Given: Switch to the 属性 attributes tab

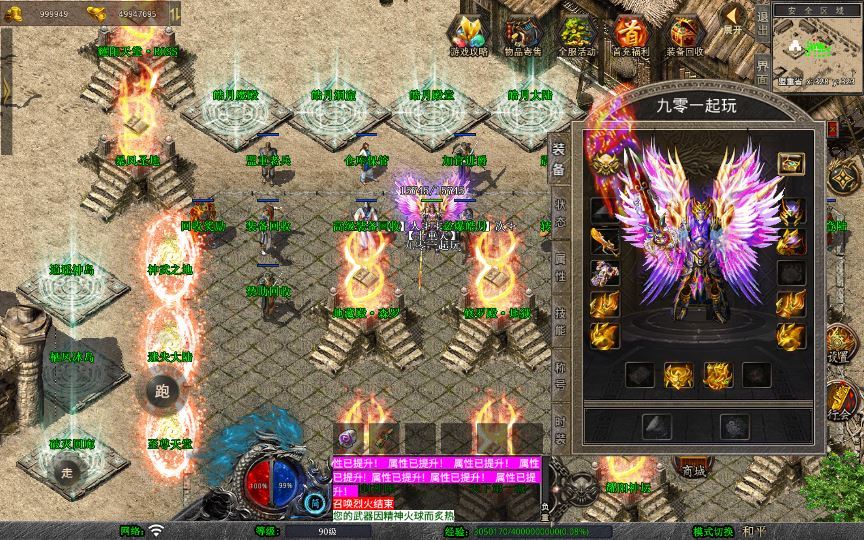Looking at the screenshot, I should (x=559, y=265).
